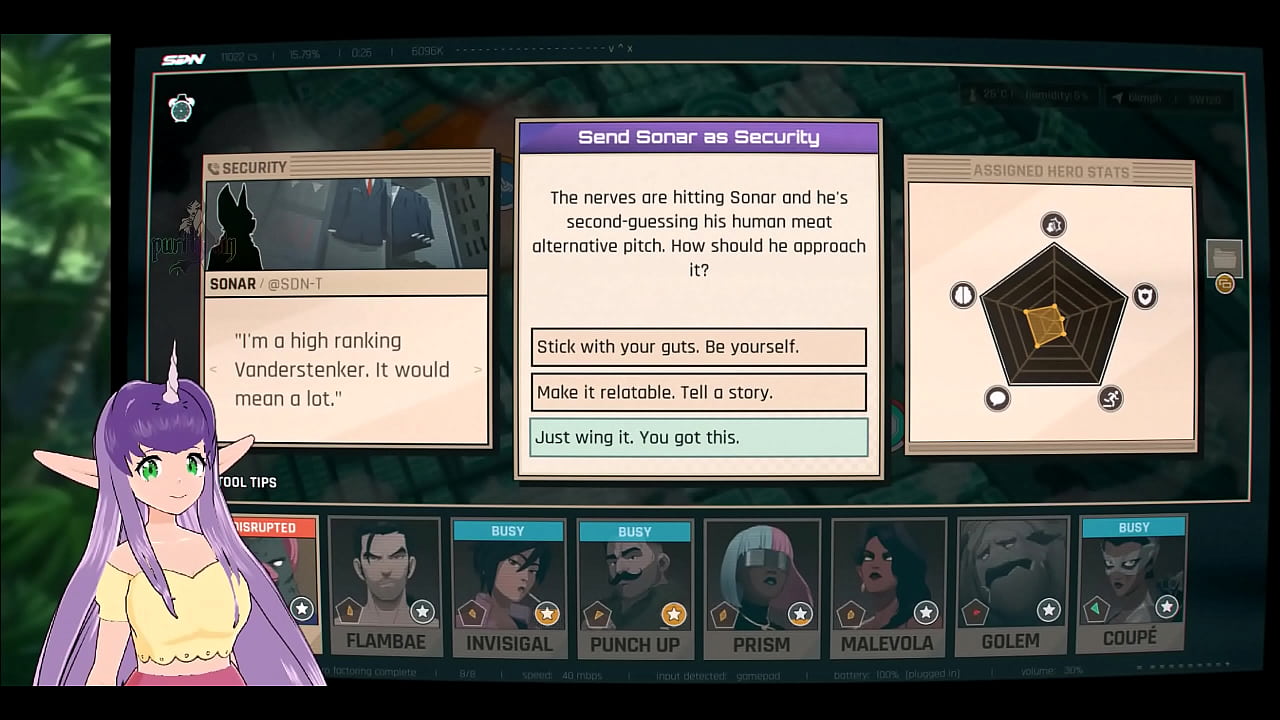Click the Coupé hero card
Screen dimensions: 1280x720
coord(1132,588)
